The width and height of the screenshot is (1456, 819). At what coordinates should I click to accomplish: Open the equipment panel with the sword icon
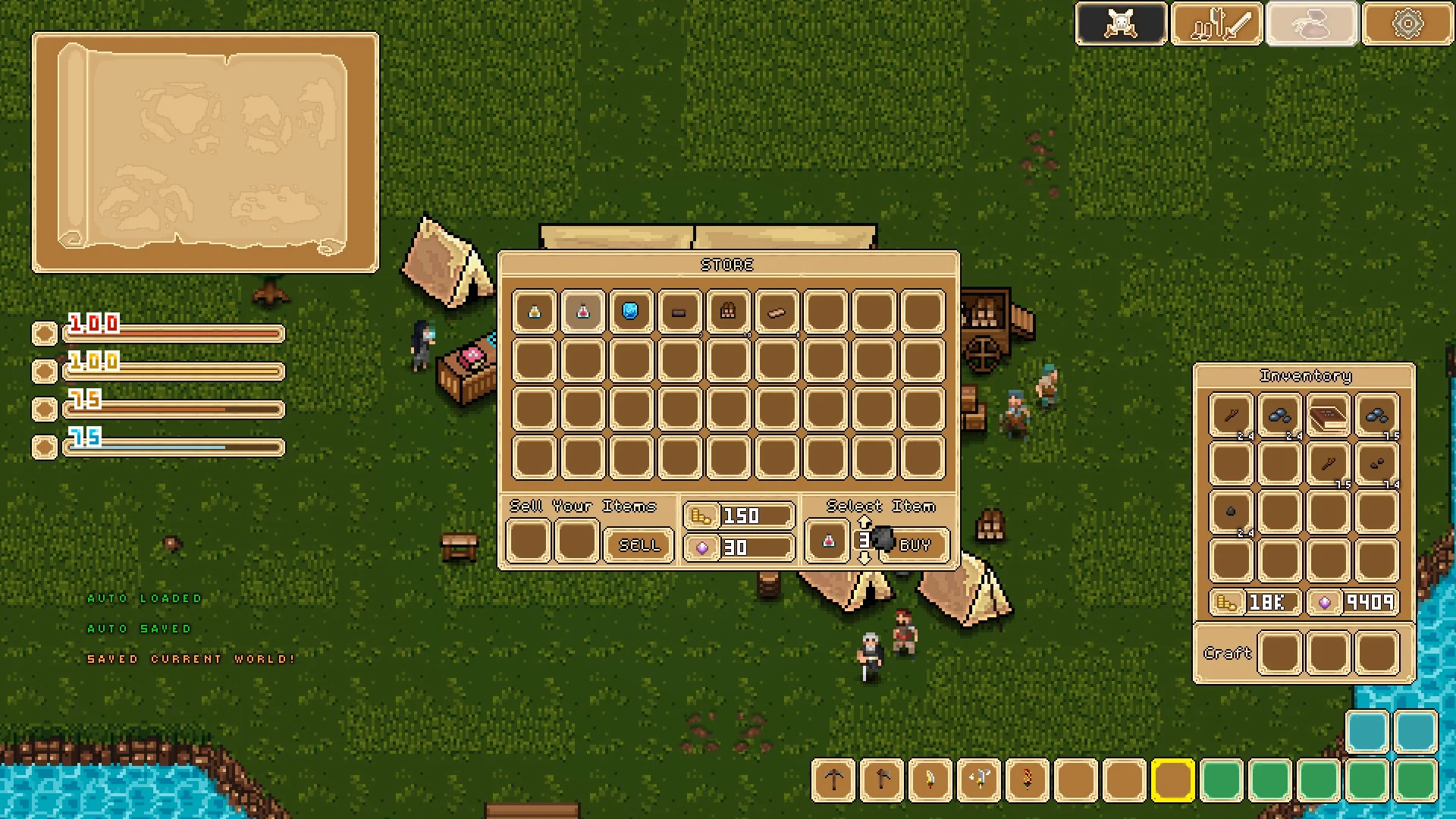tap(1216, 24)
